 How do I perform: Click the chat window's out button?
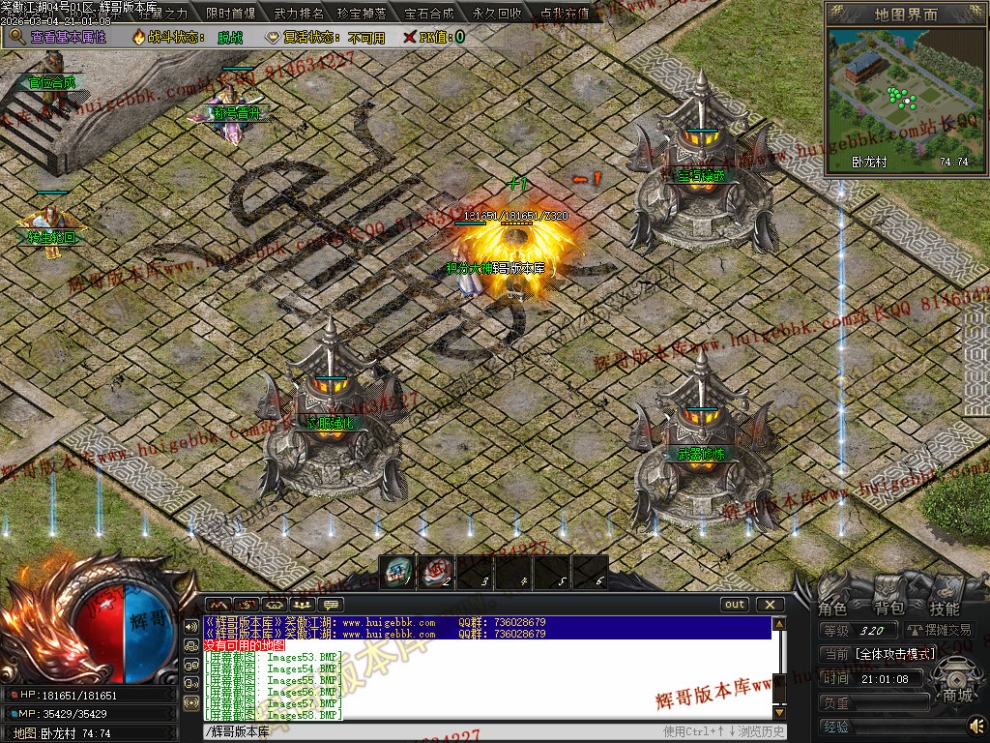pyautogui.click(x=735, y=604)
